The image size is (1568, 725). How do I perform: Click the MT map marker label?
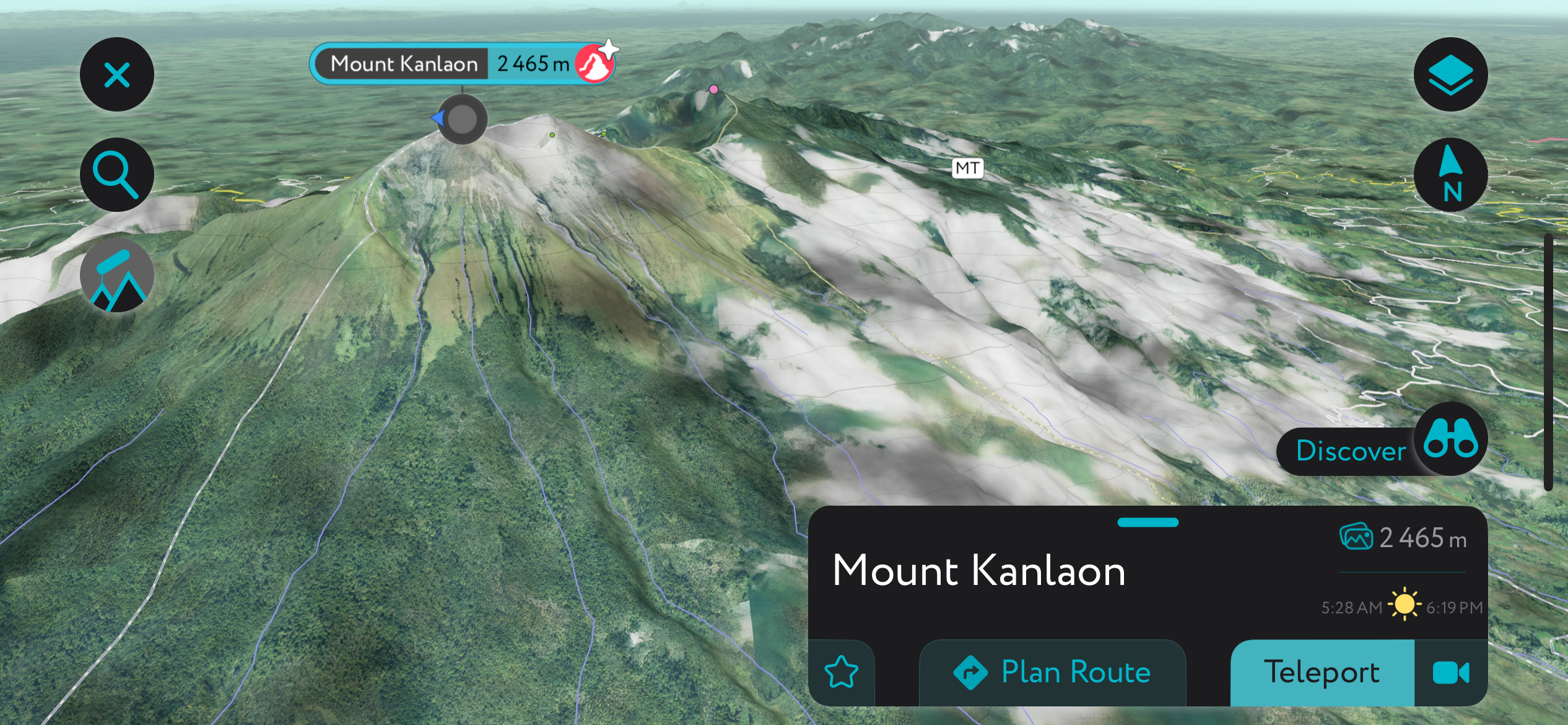pos(967,168)
